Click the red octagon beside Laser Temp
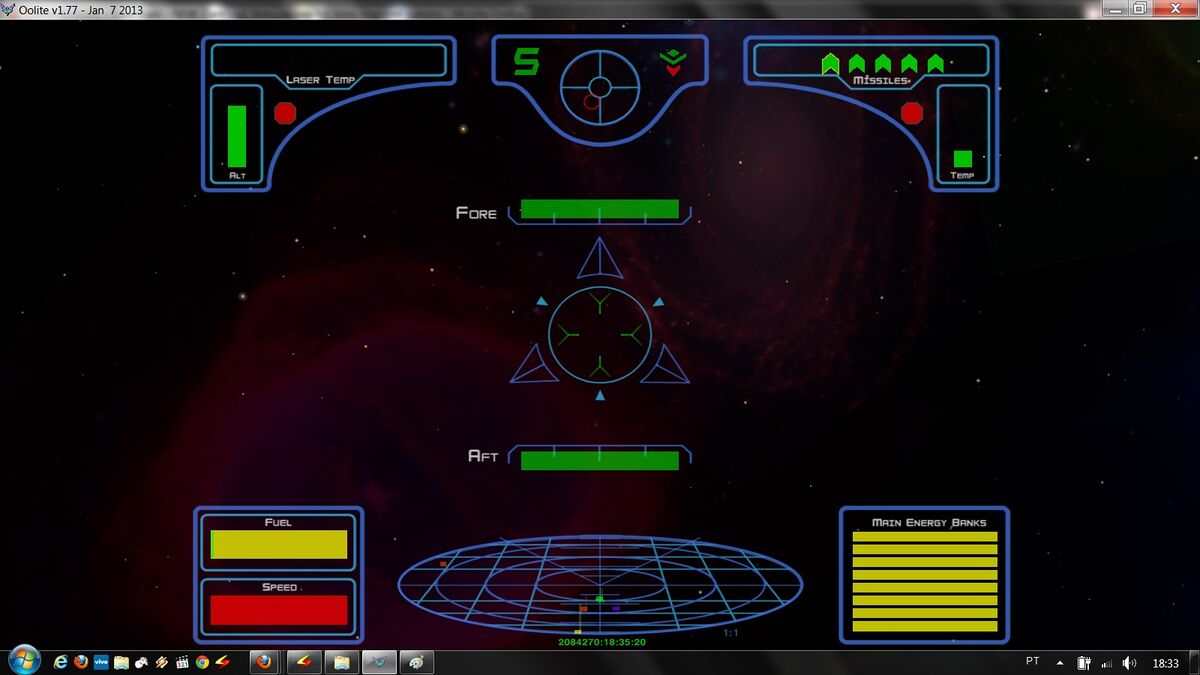The image size is (1200, 675). [x=285, y=112]
